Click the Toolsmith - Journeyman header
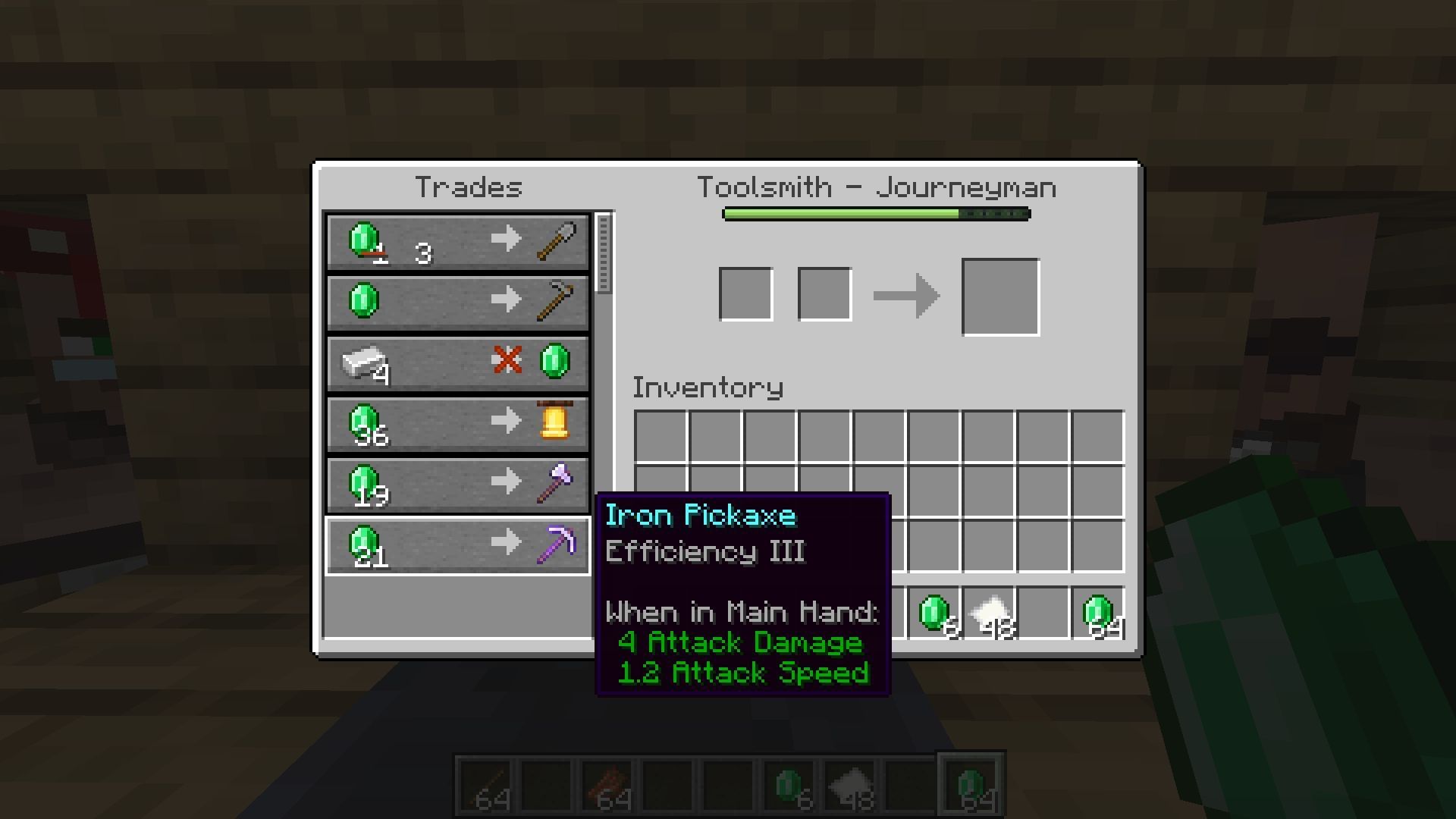Image resolution: width=1456 pixels, height=819 pixels. [876, 187]
